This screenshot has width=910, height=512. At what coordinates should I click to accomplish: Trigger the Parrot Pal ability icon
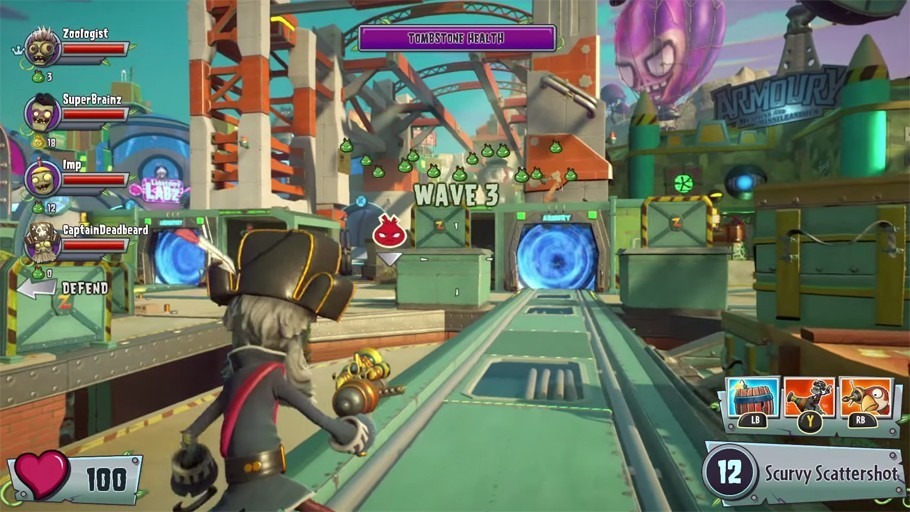tap(865, 397)
